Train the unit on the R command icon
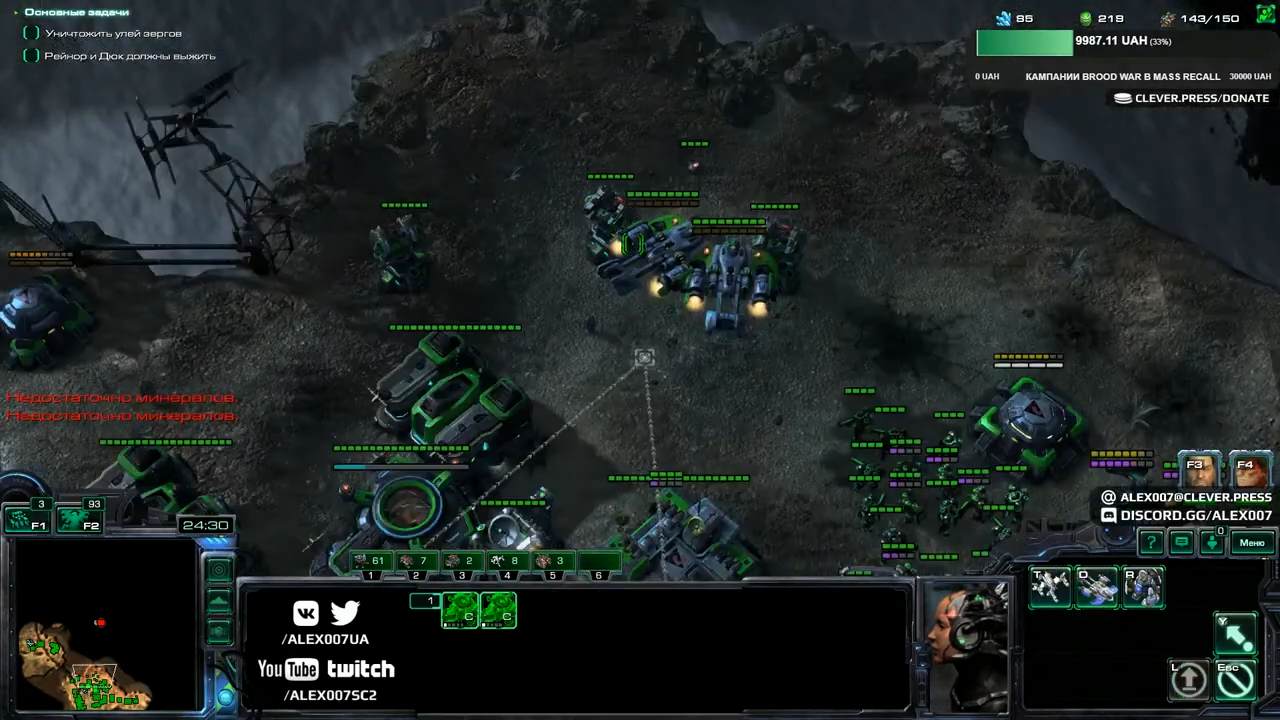Screen dimensions: 1280x720 (1143, 587)
